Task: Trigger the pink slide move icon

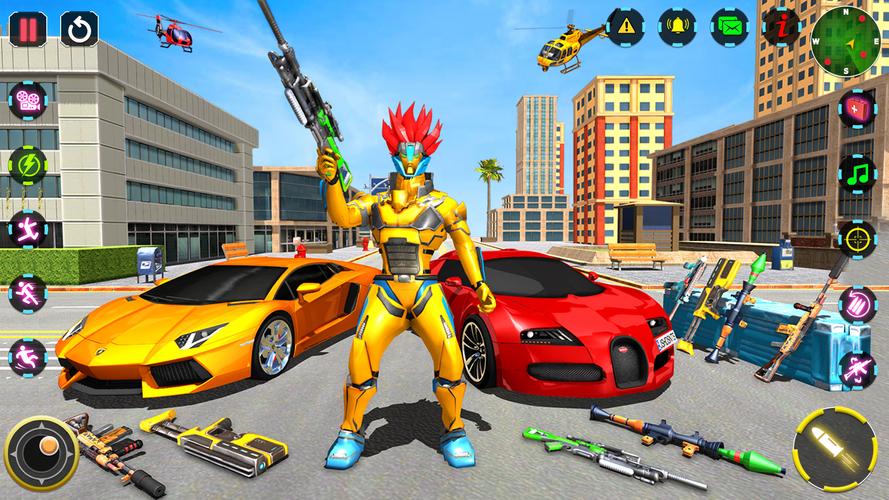Action: pos(27,357)
